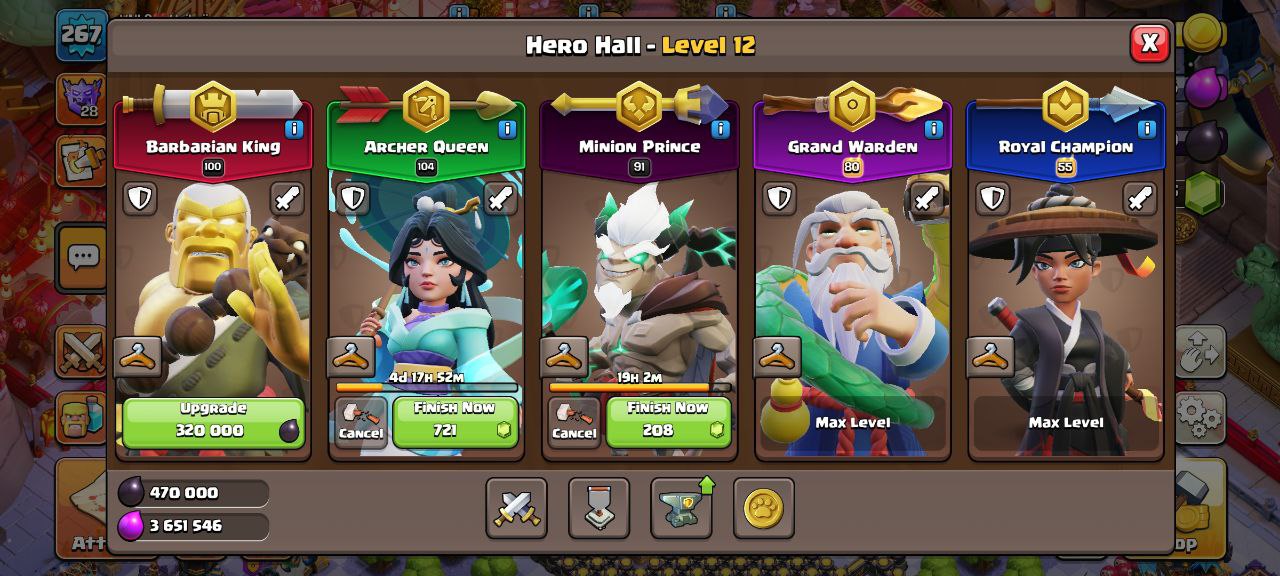Open the gold paw pets button
This screenshot has width=1280, height=576.
[x=764, y=508]
